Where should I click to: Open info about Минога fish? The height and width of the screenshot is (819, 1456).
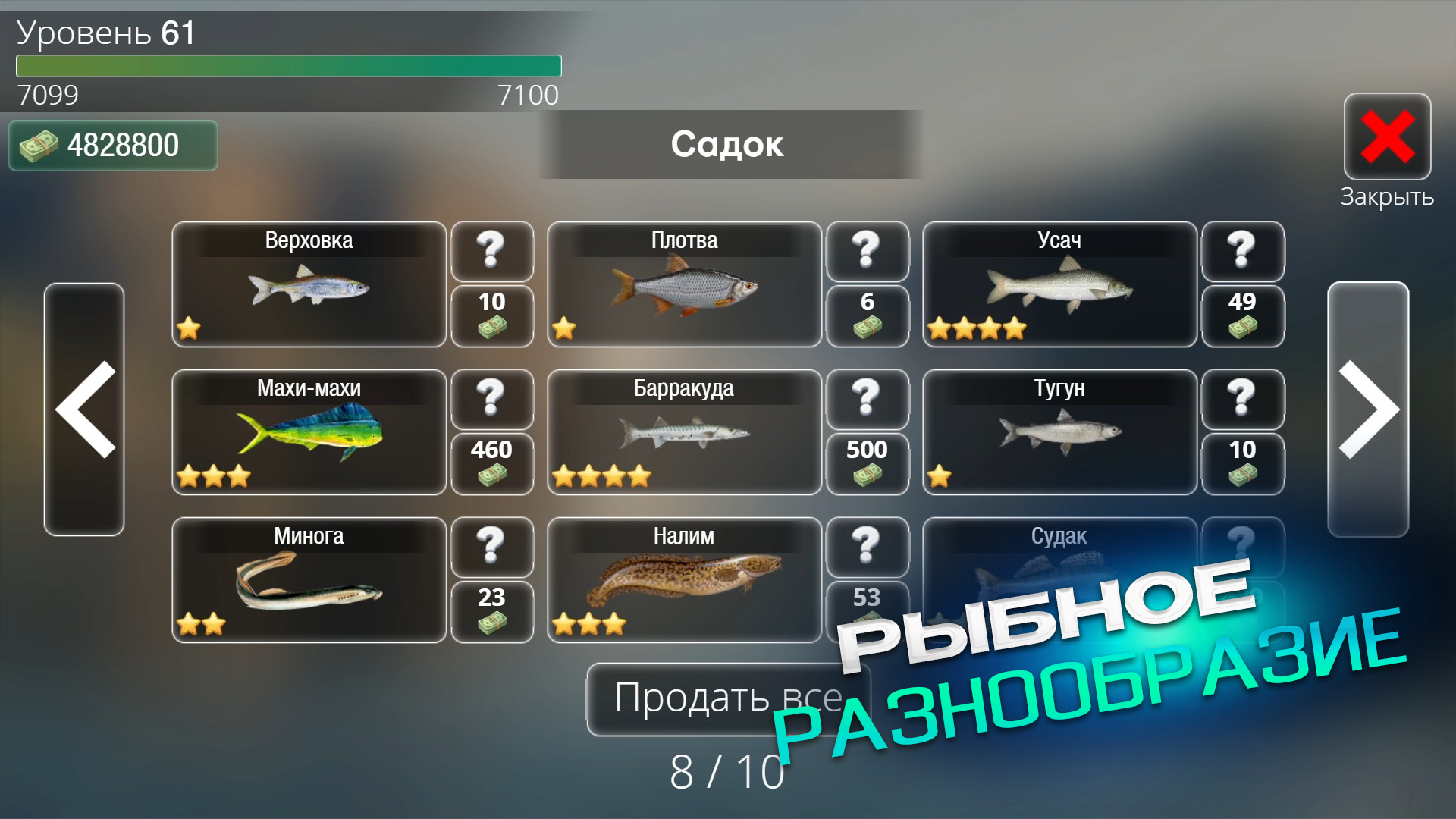click(492, 548)
